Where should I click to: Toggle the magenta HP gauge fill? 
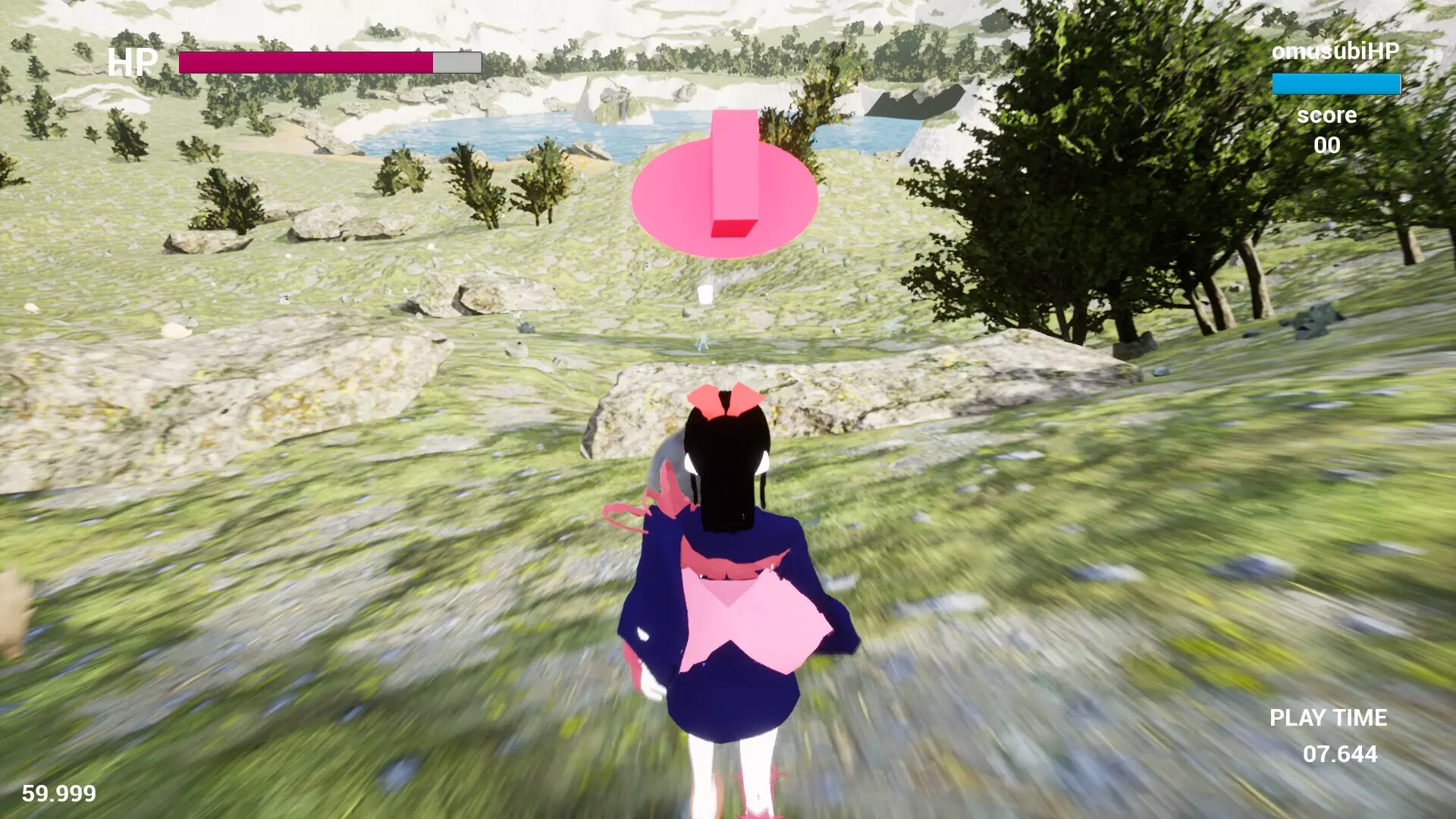pyautogui.click(x=303, y=64)
